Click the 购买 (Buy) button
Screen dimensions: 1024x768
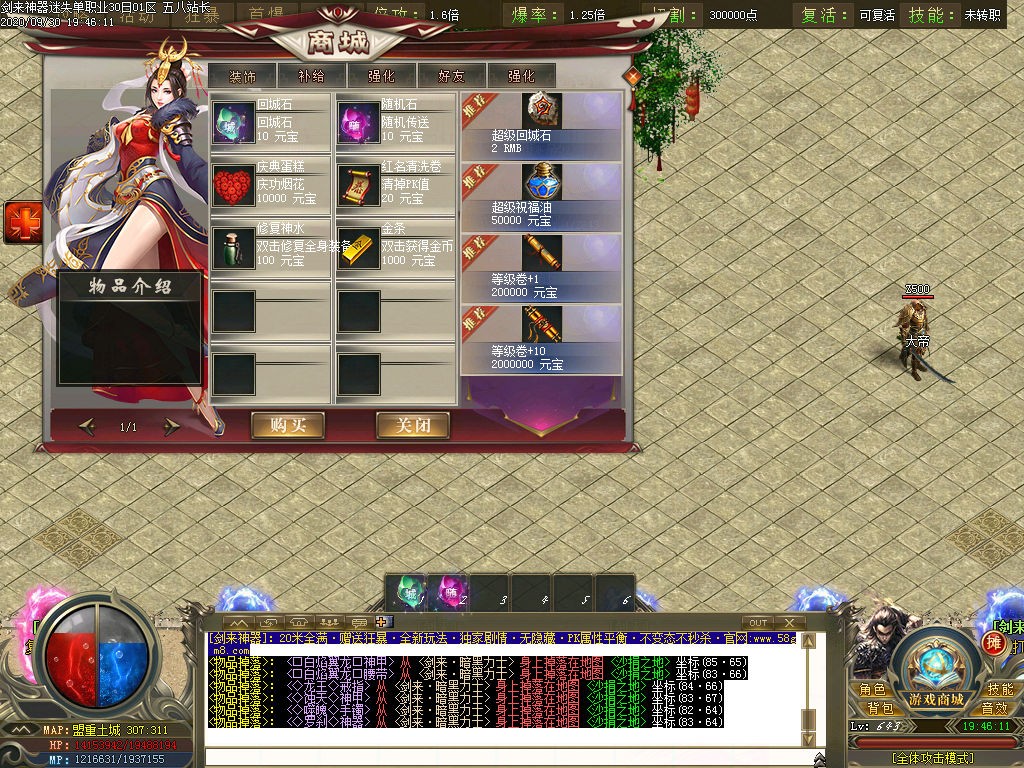point(287,425)
